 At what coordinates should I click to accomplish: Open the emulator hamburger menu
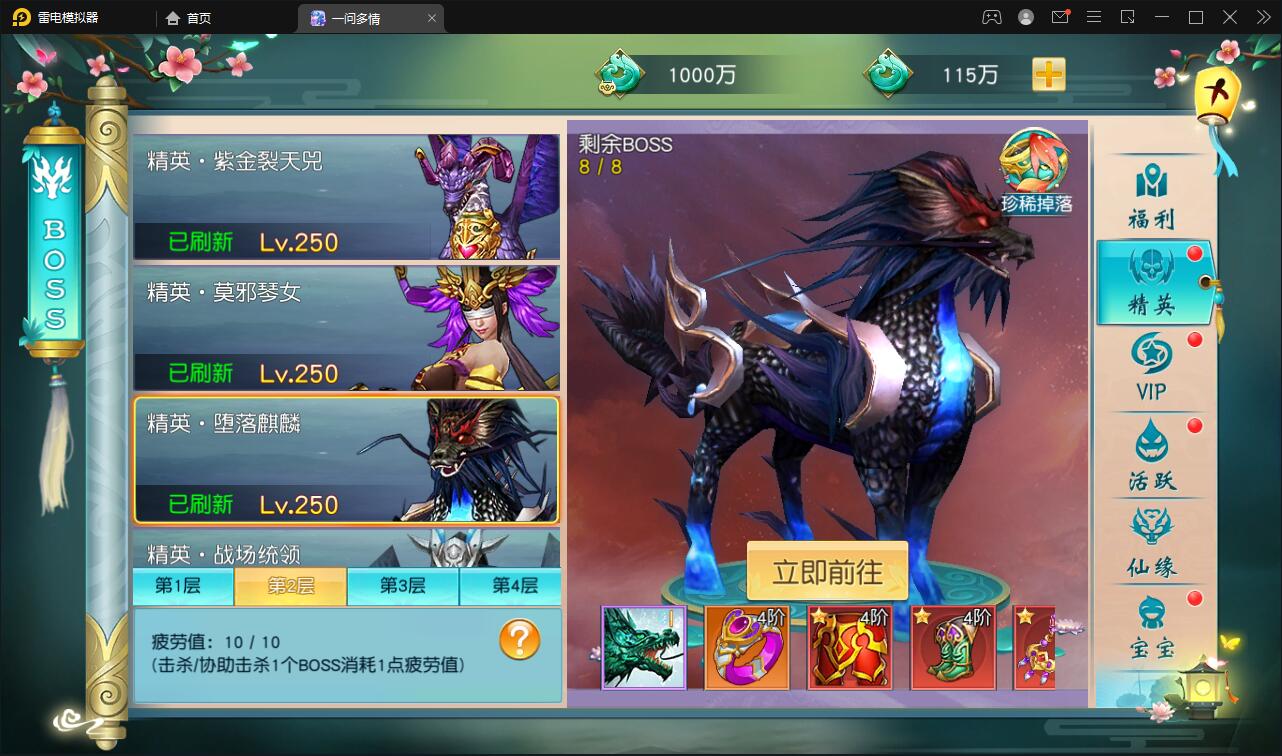pyautogui.click(x=1094, y=17)
